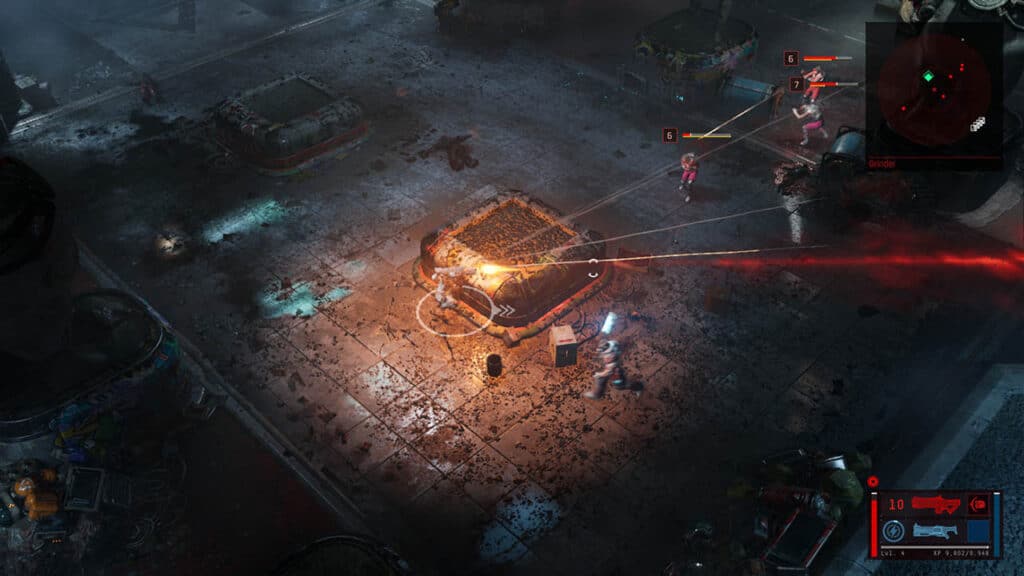The width and height of the screenshot is (1024, 576).
Task: Select the white stairs marker on minimap
Action: (x=977, y=124)
